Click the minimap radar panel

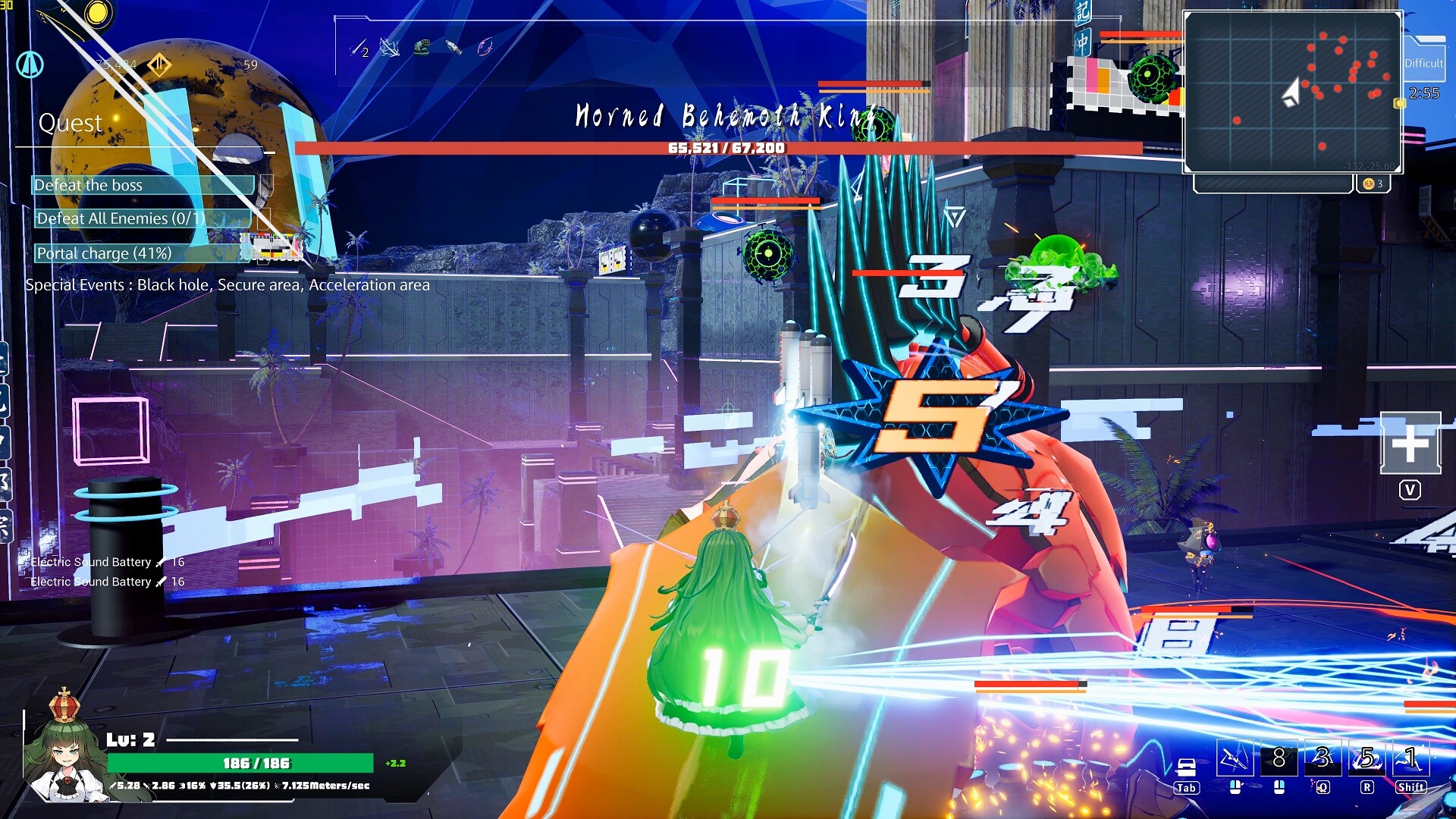coord(1292,93)
